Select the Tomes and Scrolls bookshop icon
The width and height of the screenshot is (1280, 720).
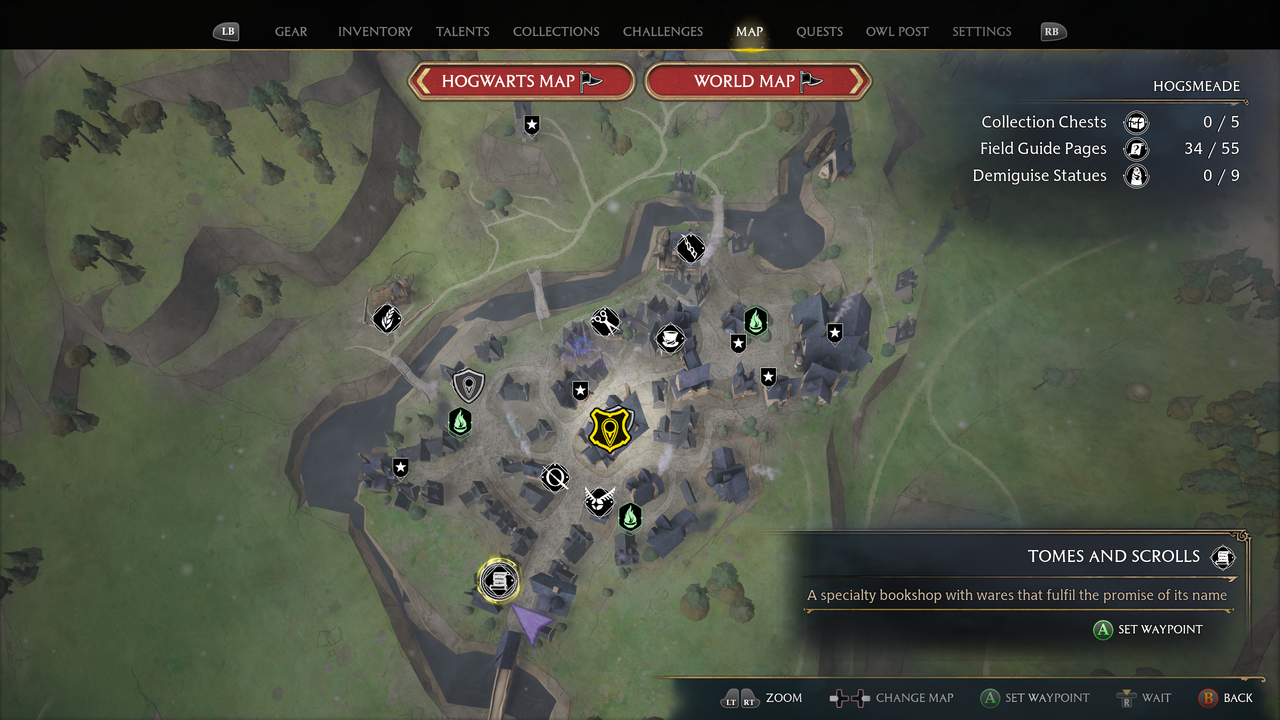pos(497,581)
